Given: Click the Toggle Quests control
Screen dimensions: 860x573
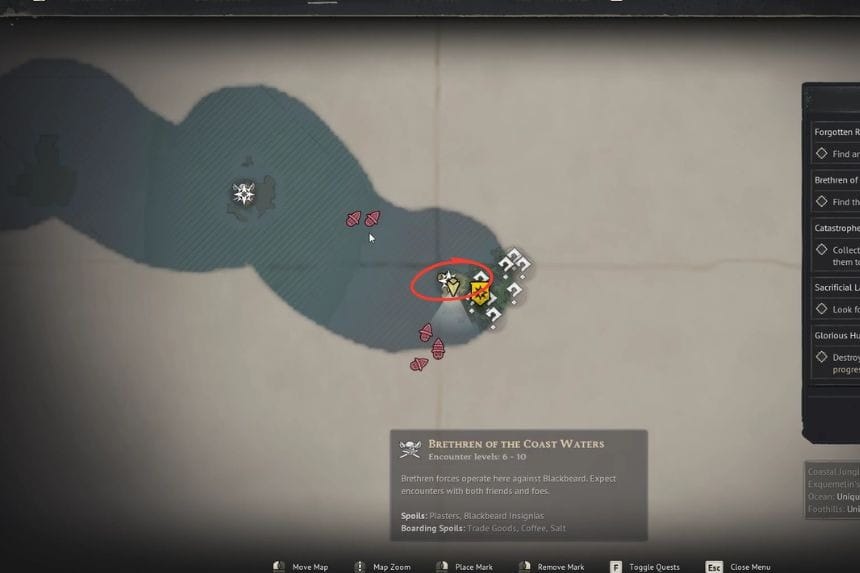Looking at the screenshot, I should click(645, 567).
